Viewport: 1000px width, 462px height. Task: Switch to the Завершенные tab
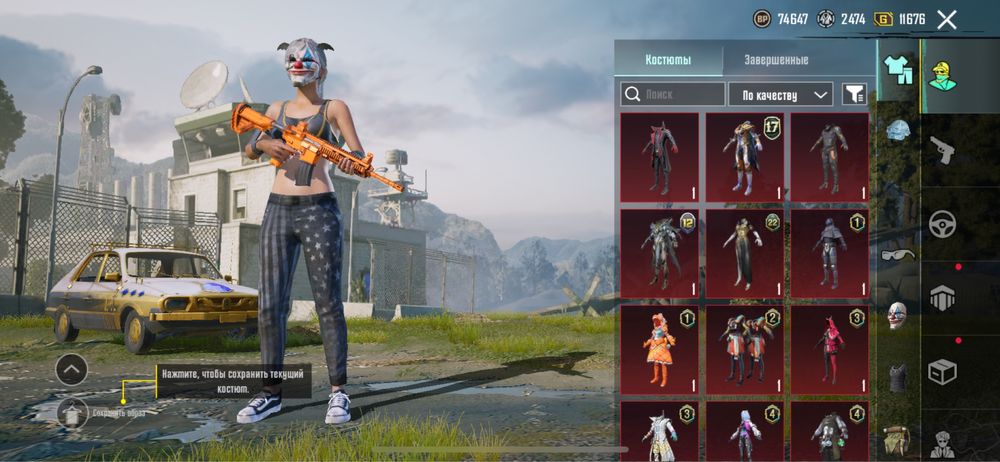pos(776,59)
